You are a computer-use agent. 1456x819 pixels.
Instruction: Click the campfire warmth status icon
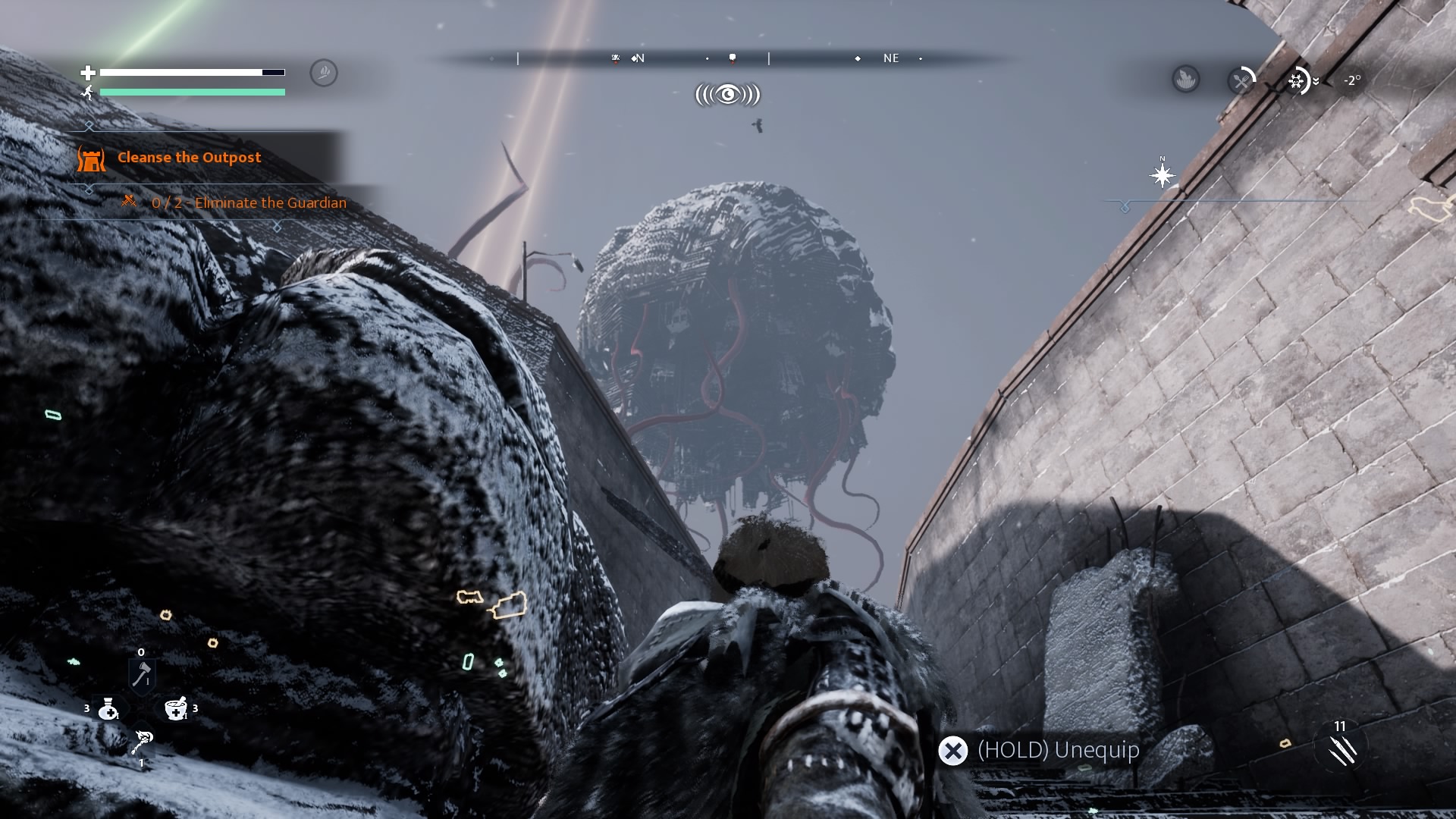(x=1185, y=79)
